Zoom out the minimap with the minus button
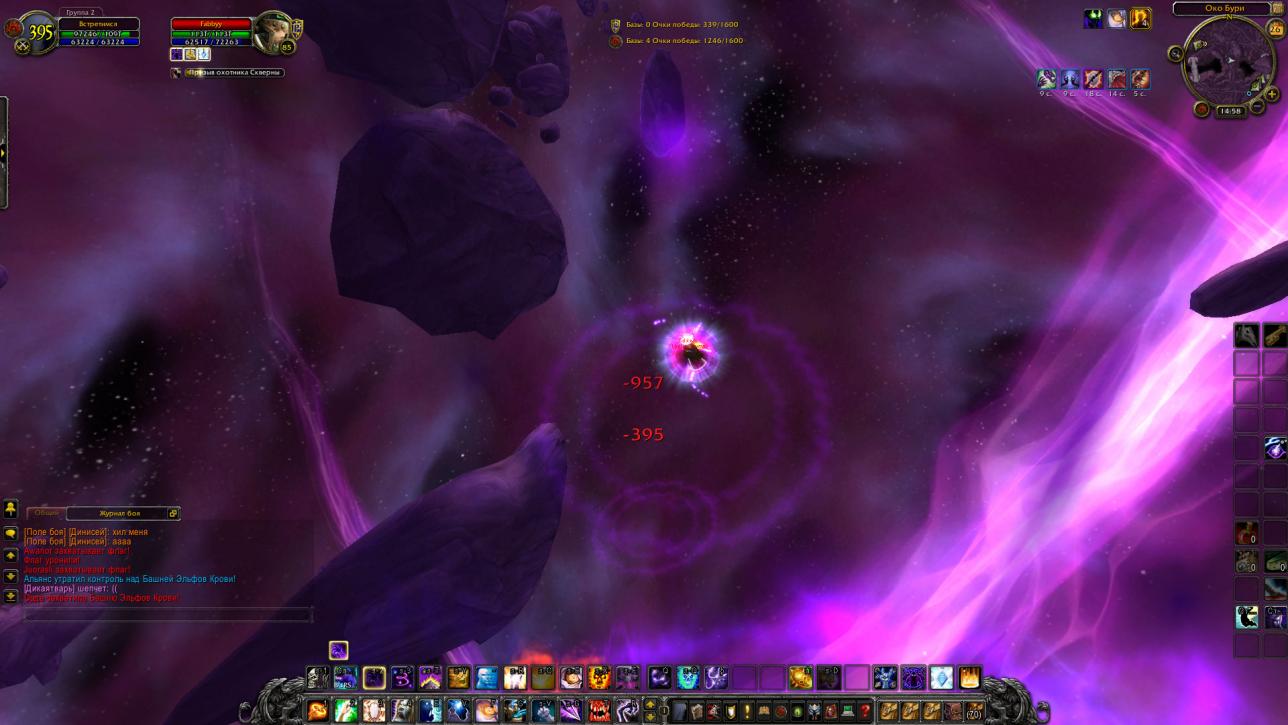1288x725 pixels. point(1257,104)
